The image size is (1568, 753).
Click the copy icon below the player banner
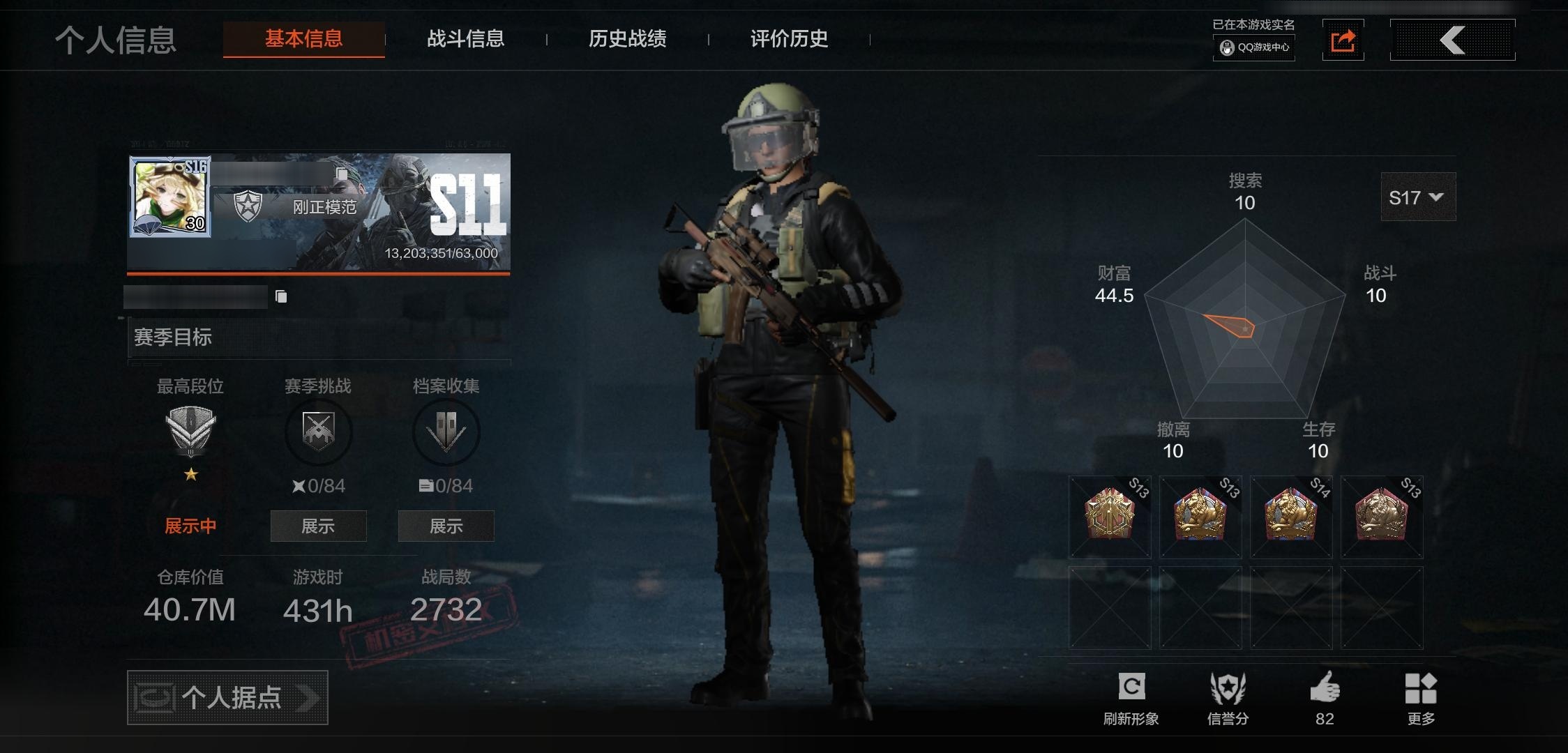(x=282, y=296)
